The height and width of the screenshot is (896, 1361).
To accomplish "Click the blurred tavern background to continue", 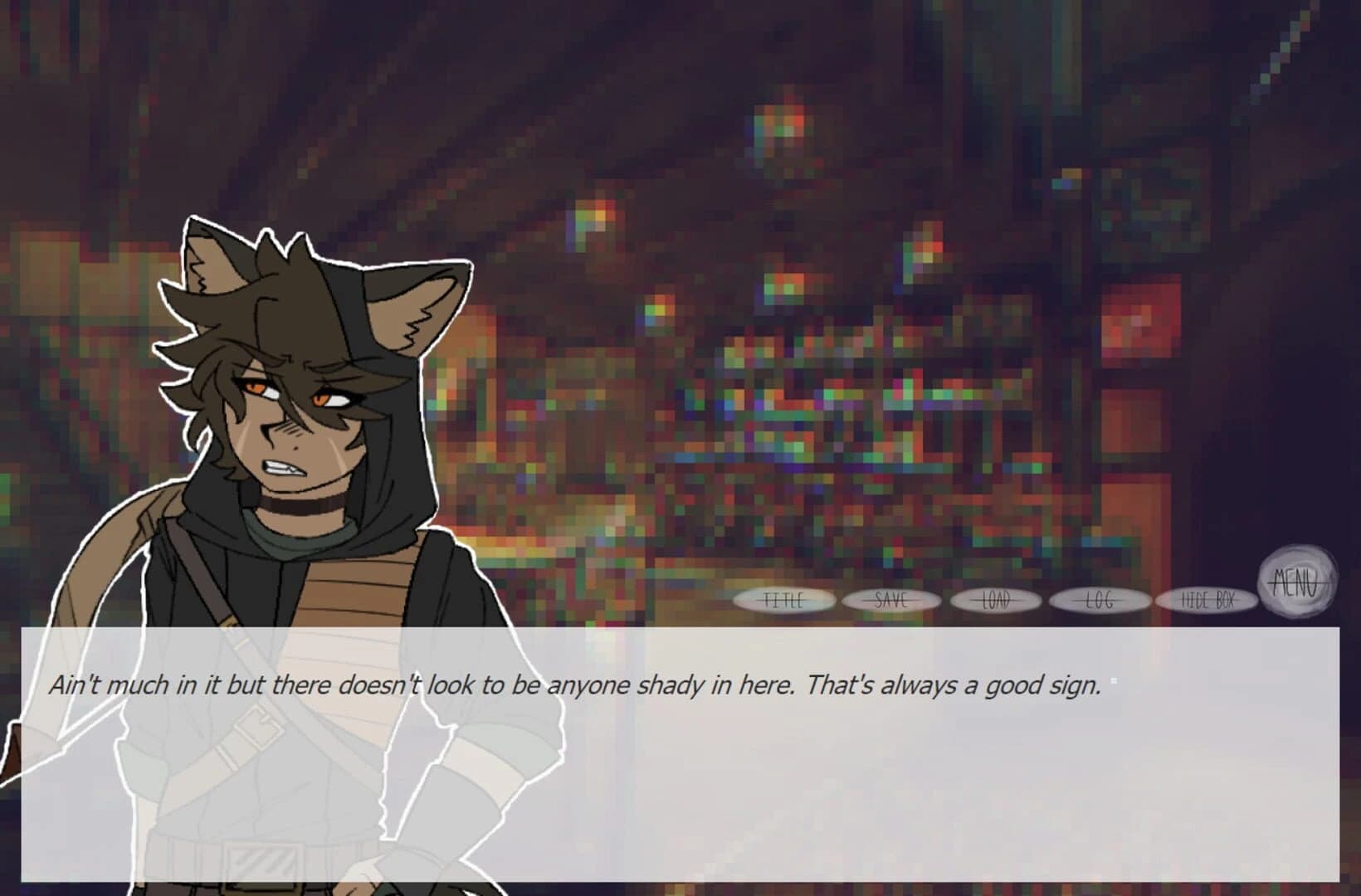I will [830, 332].
